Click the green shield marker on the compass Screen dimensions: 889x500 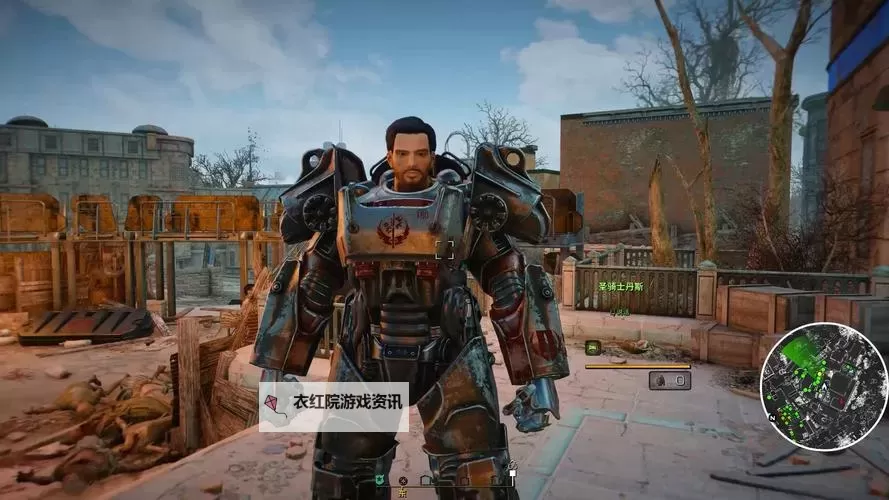pos(381,481)
